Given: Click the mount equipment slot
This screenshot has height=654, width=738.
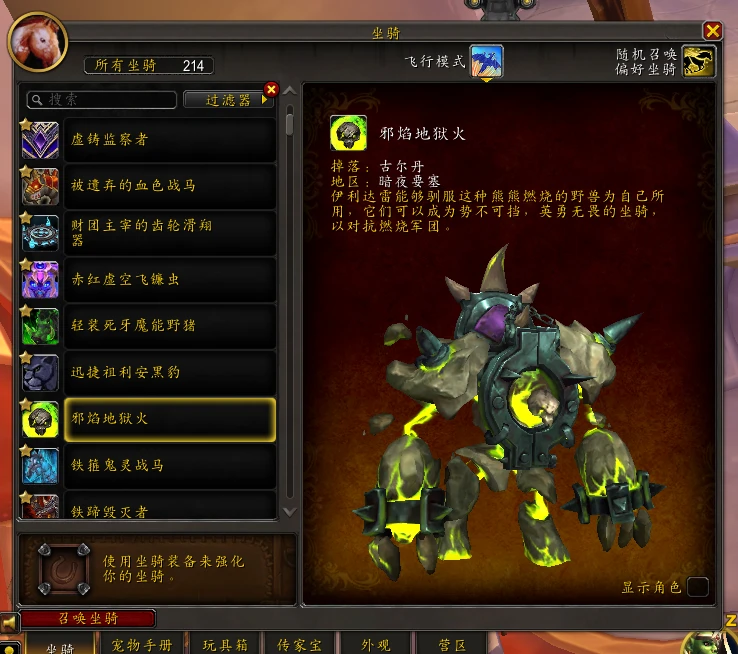Looking at the screenshot, I should tap(56, 568).
